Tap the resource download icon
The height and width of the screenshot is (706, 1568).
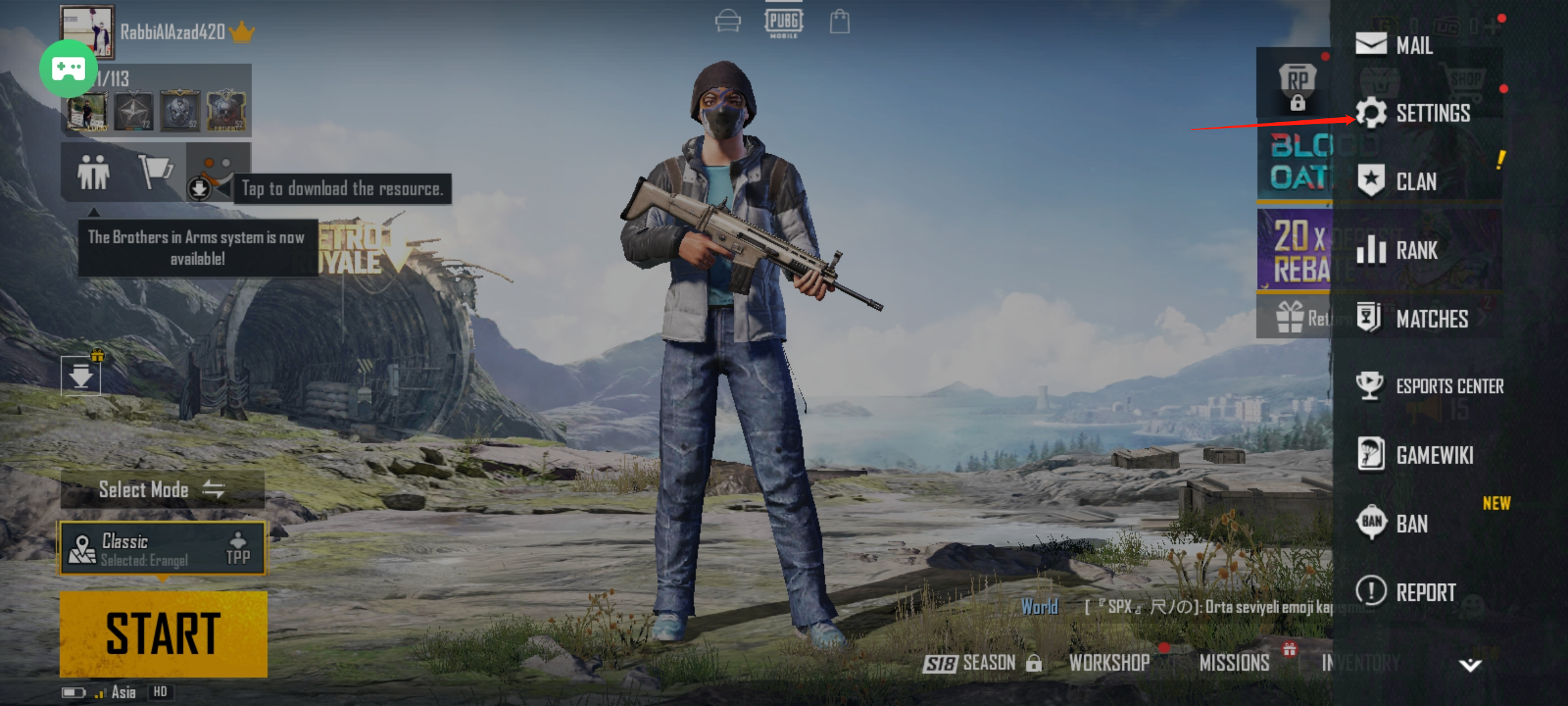click(x=200, y=188)
